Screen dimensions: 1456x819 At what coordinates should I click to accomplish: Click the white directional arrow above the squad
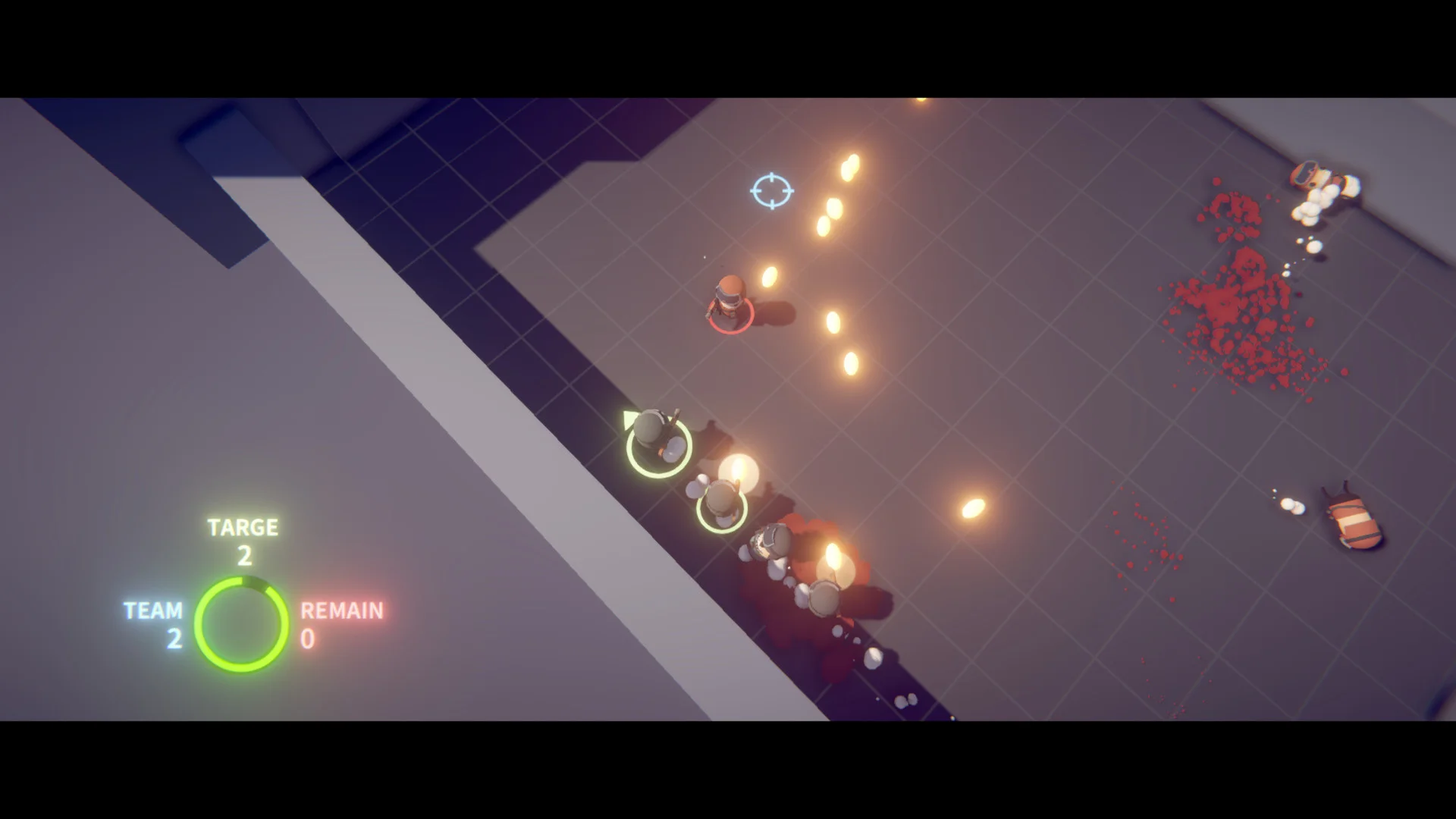pos(628,419)
